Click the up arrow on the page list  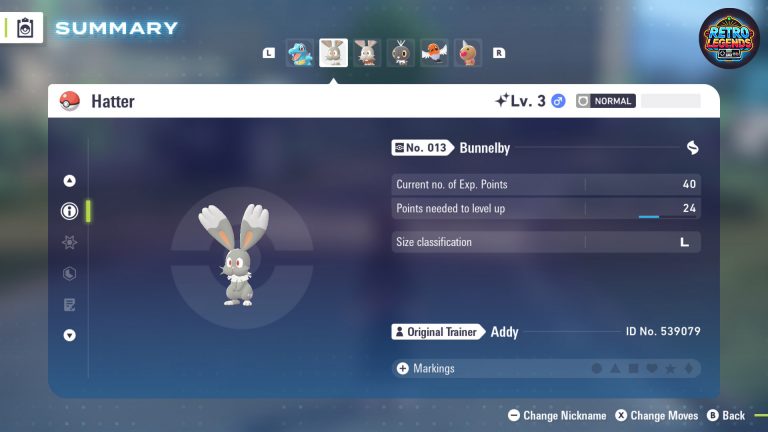click(69, 181)
